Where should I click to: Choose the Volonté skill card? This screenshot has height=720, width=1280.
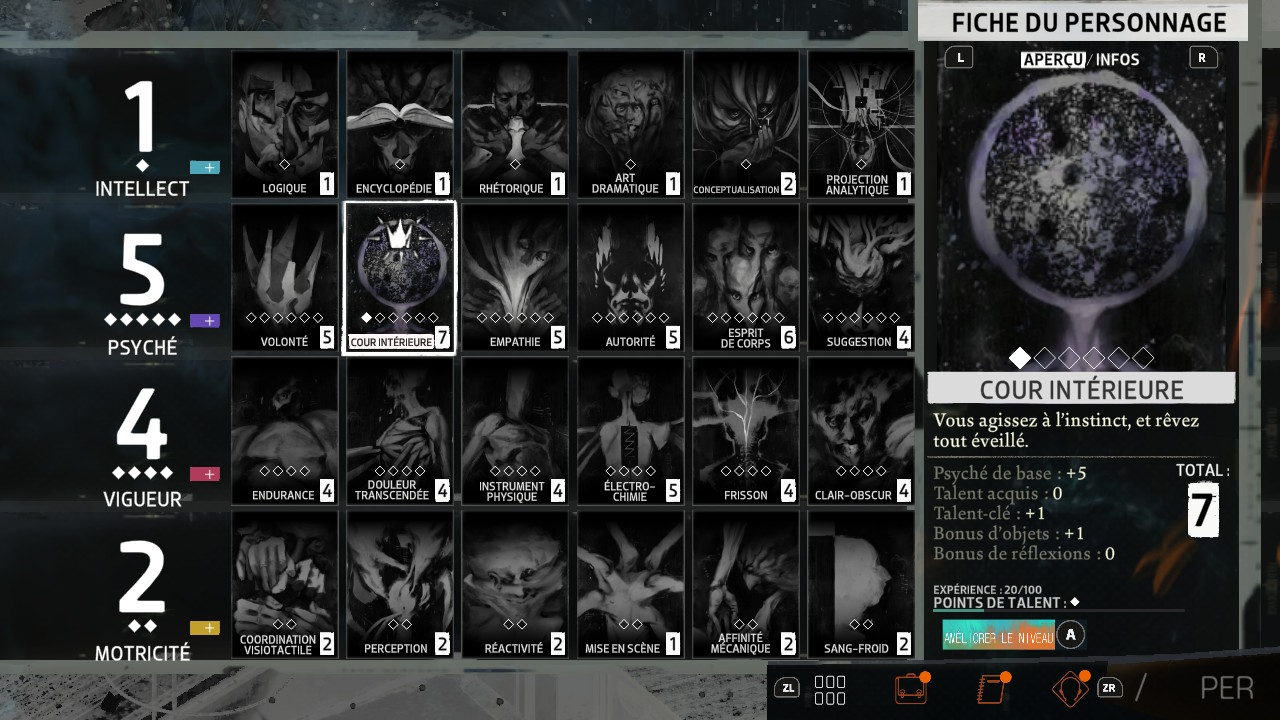(x=285, y=278)
